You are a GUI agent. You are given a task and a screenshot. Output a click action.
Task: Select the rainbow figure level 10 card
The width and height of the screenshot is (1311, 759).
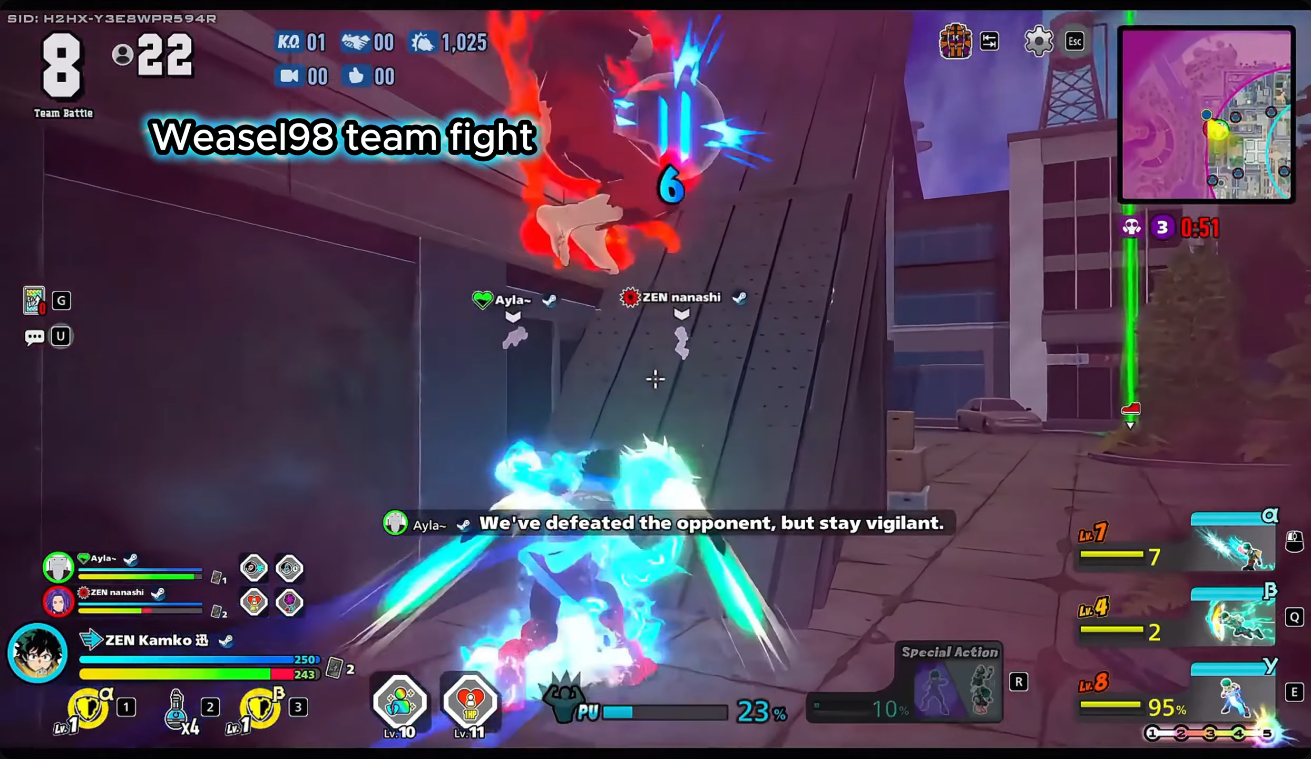pyautogui.click(x=400, y=701)
